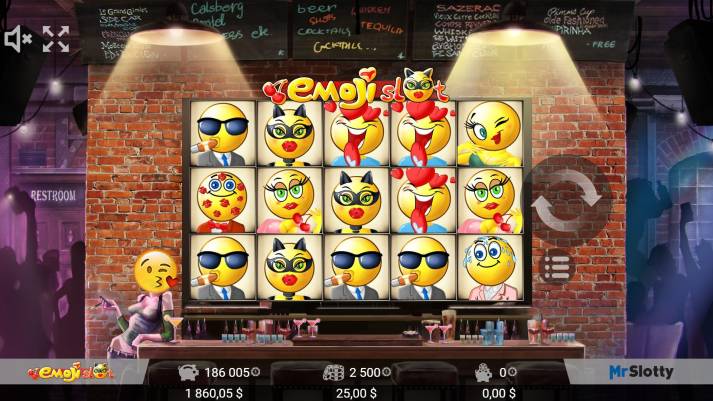Toggle the muted sound speaker icon
713x401 pixels.
coord(18,39)
